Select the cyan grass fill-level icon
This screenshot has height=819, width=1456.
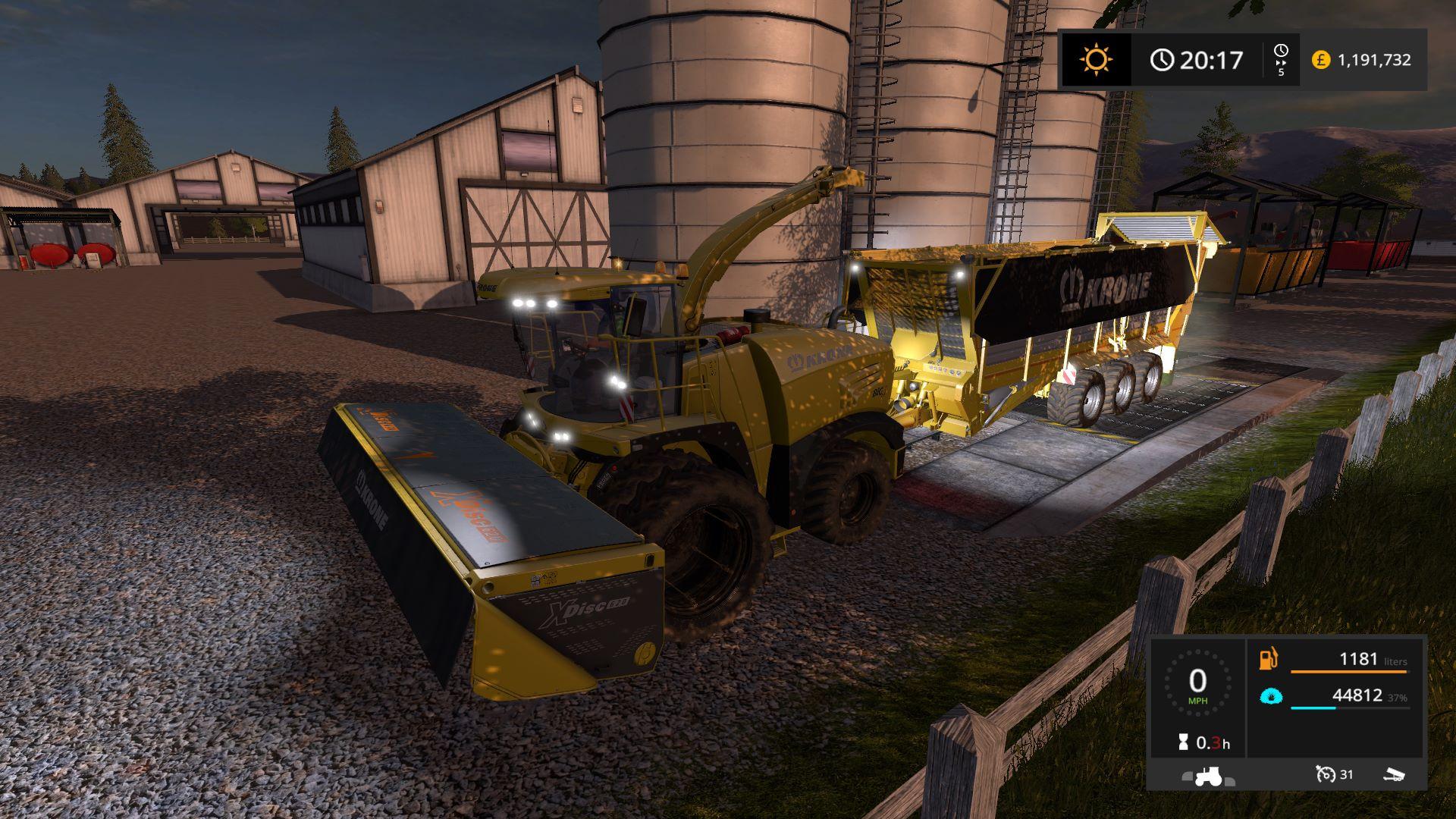(x=1270, y=696)
